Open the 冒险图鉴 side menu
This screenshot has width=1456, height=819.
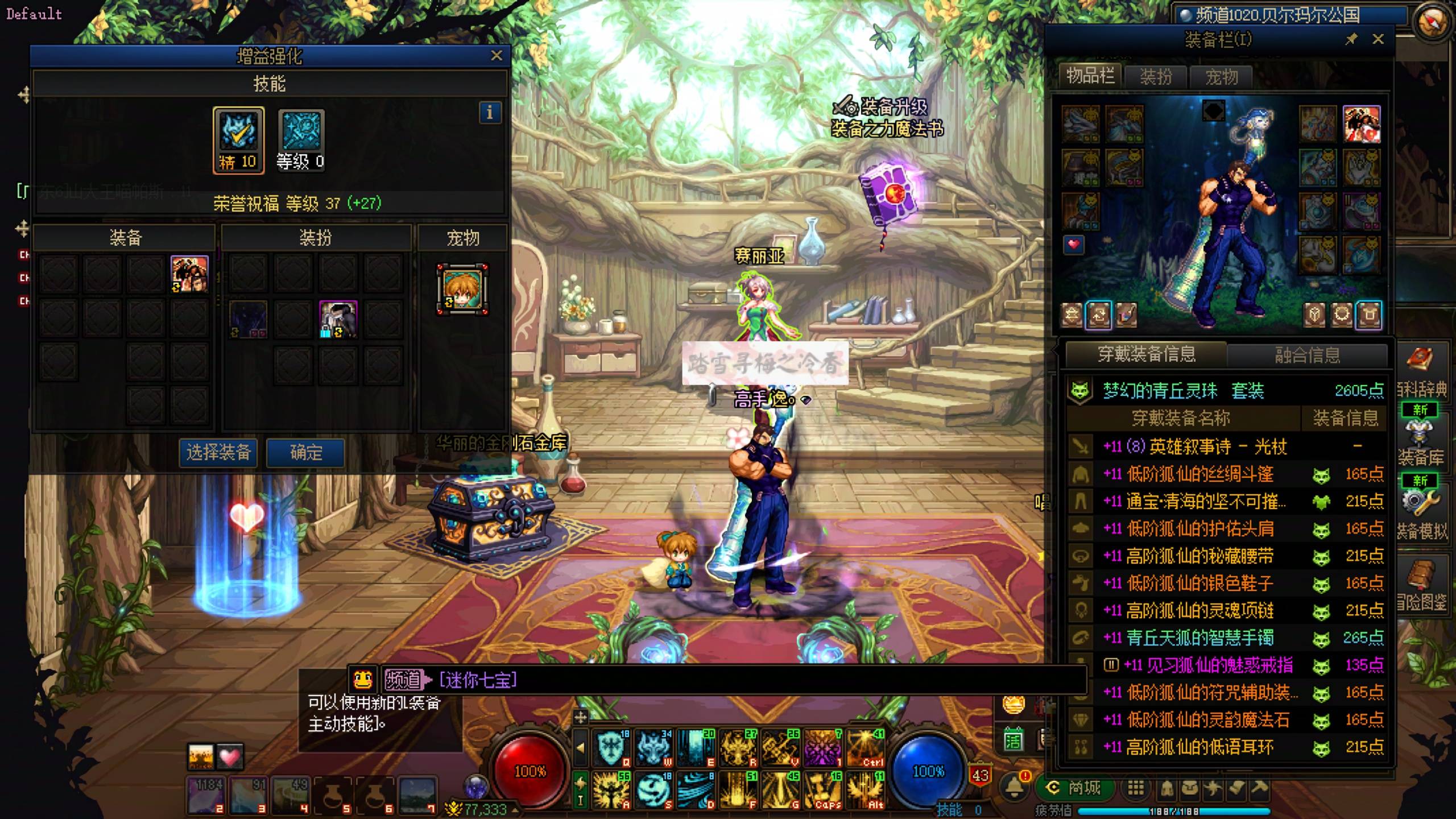click(1421, 586)
